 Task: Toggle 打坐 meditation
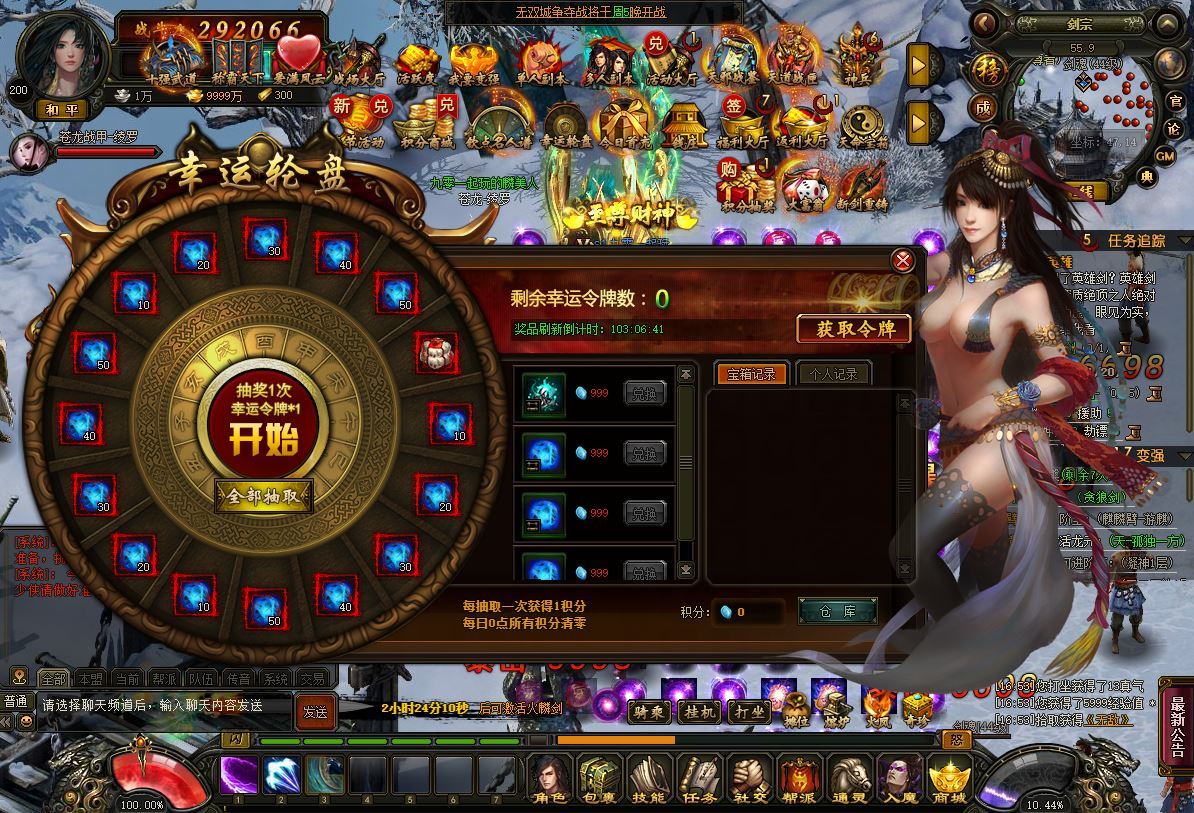point(748,712)
